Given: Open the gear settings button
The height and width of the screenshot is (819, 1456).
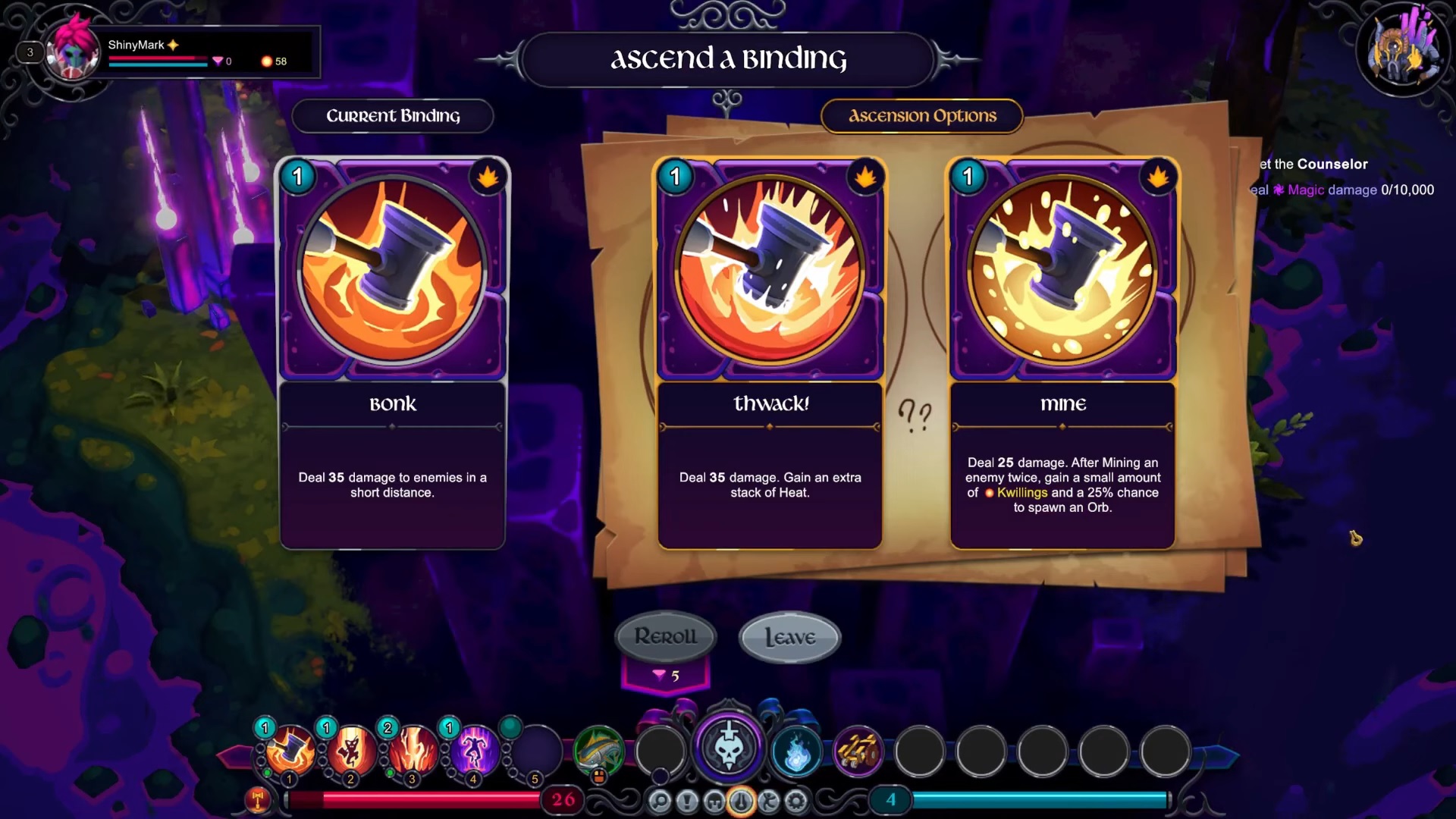Looking at the screenshot, I should pyautogui.click(x=796, y=801).
